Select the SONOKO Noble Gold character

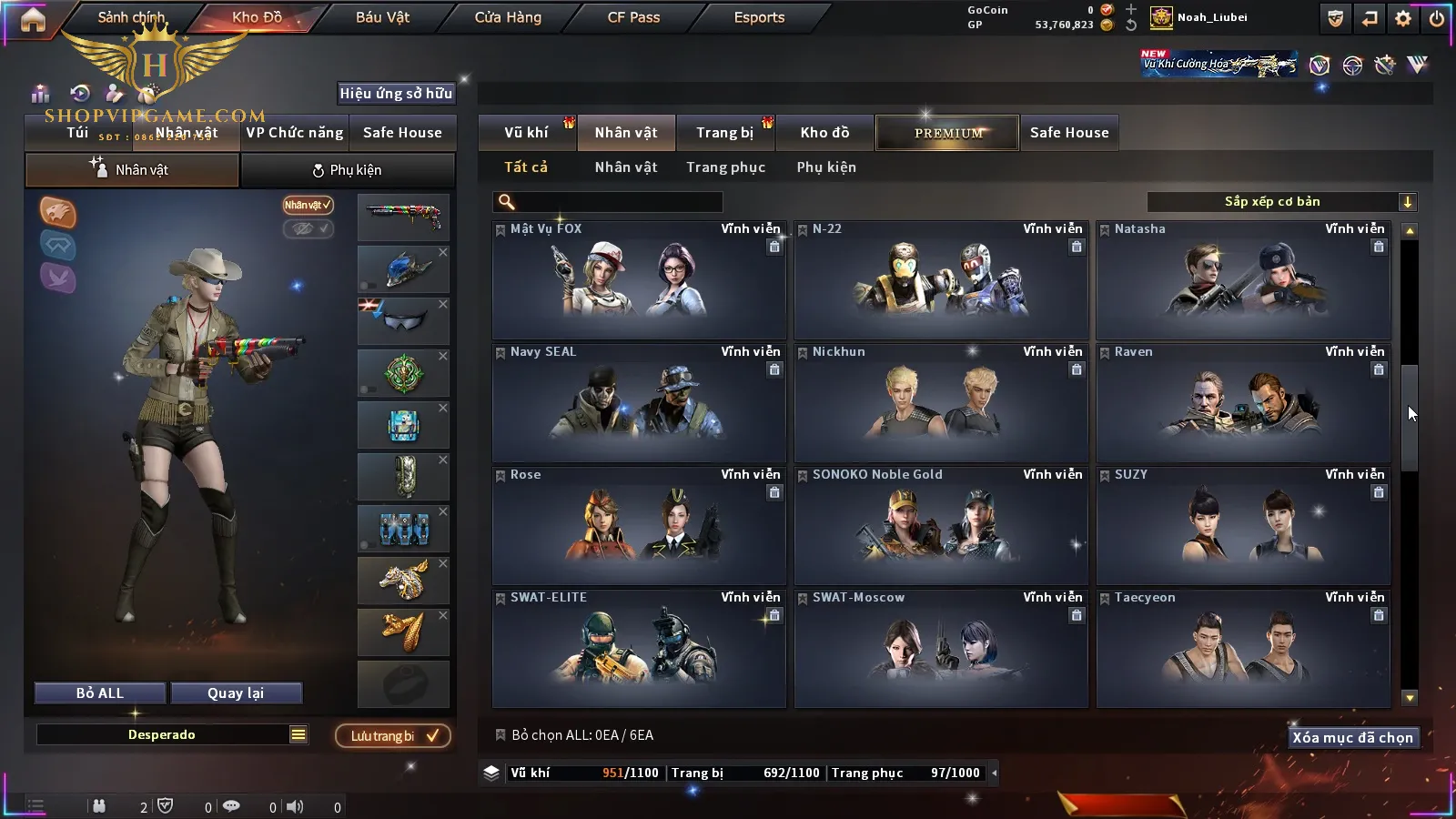[x=941, y=526]
